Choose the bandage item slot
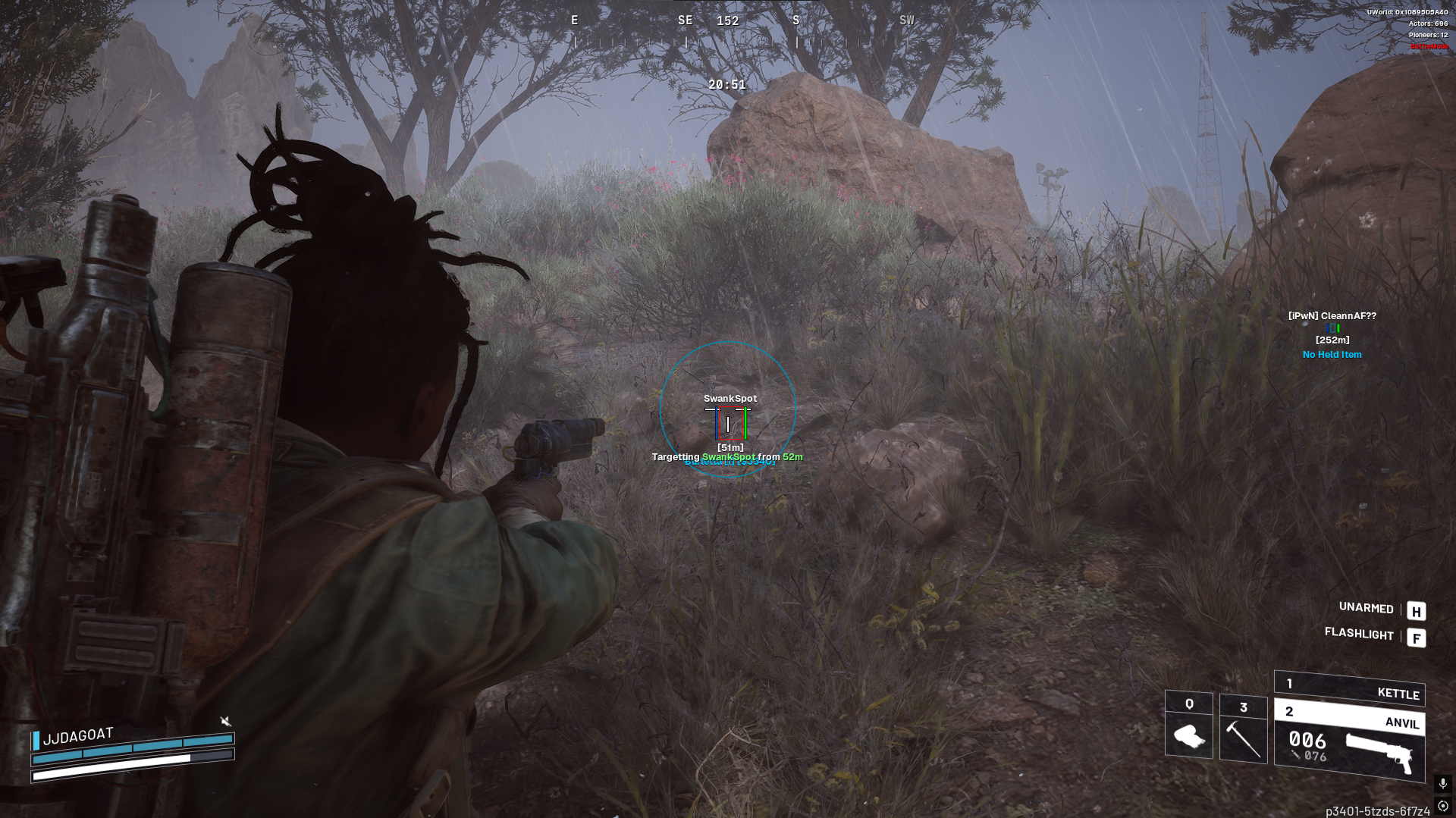The image size is (1456, 818). pyautogui.click(x=1188, y=726)
